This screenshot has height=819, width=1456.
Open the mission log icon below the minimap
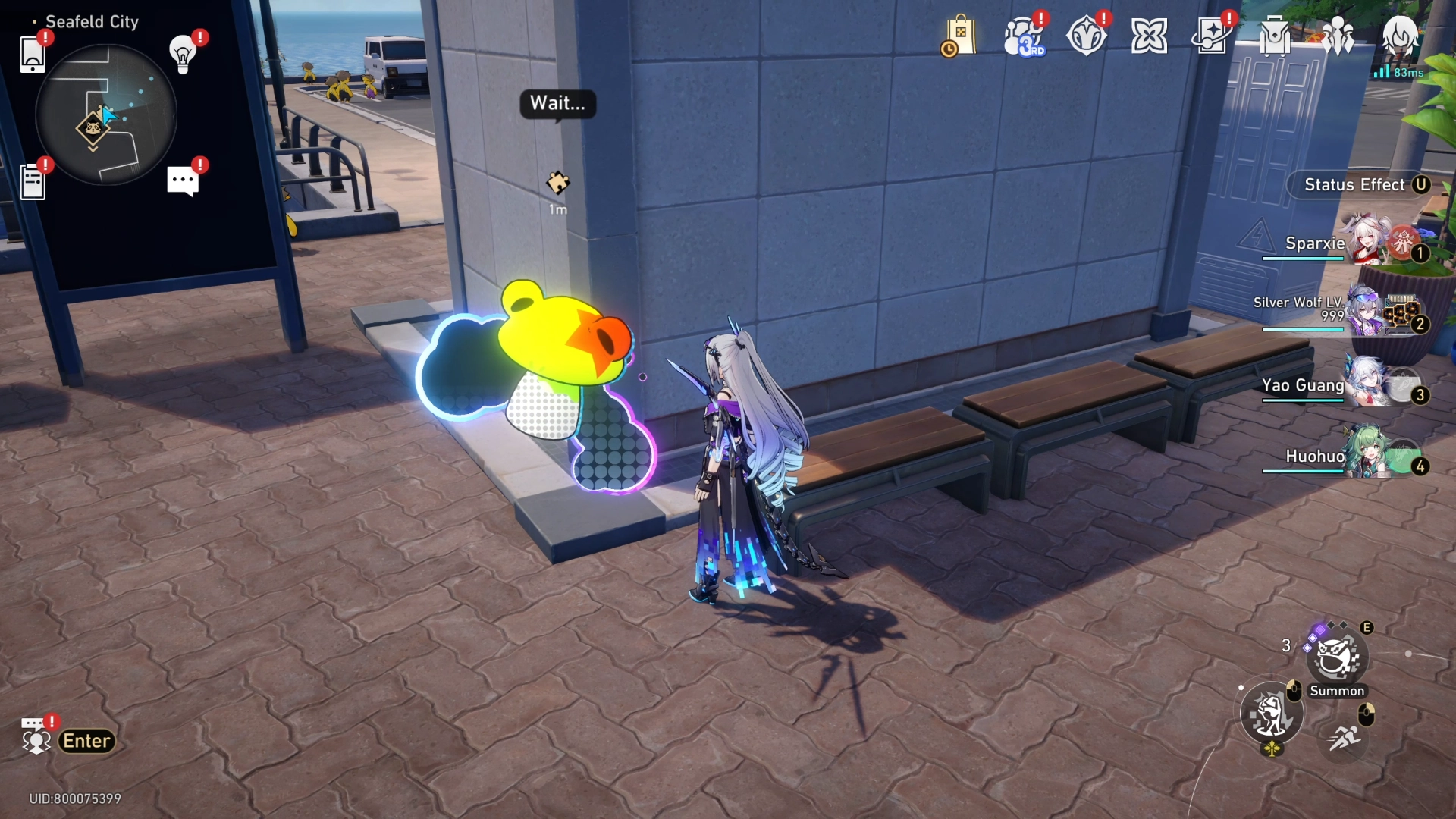[32, 180]
